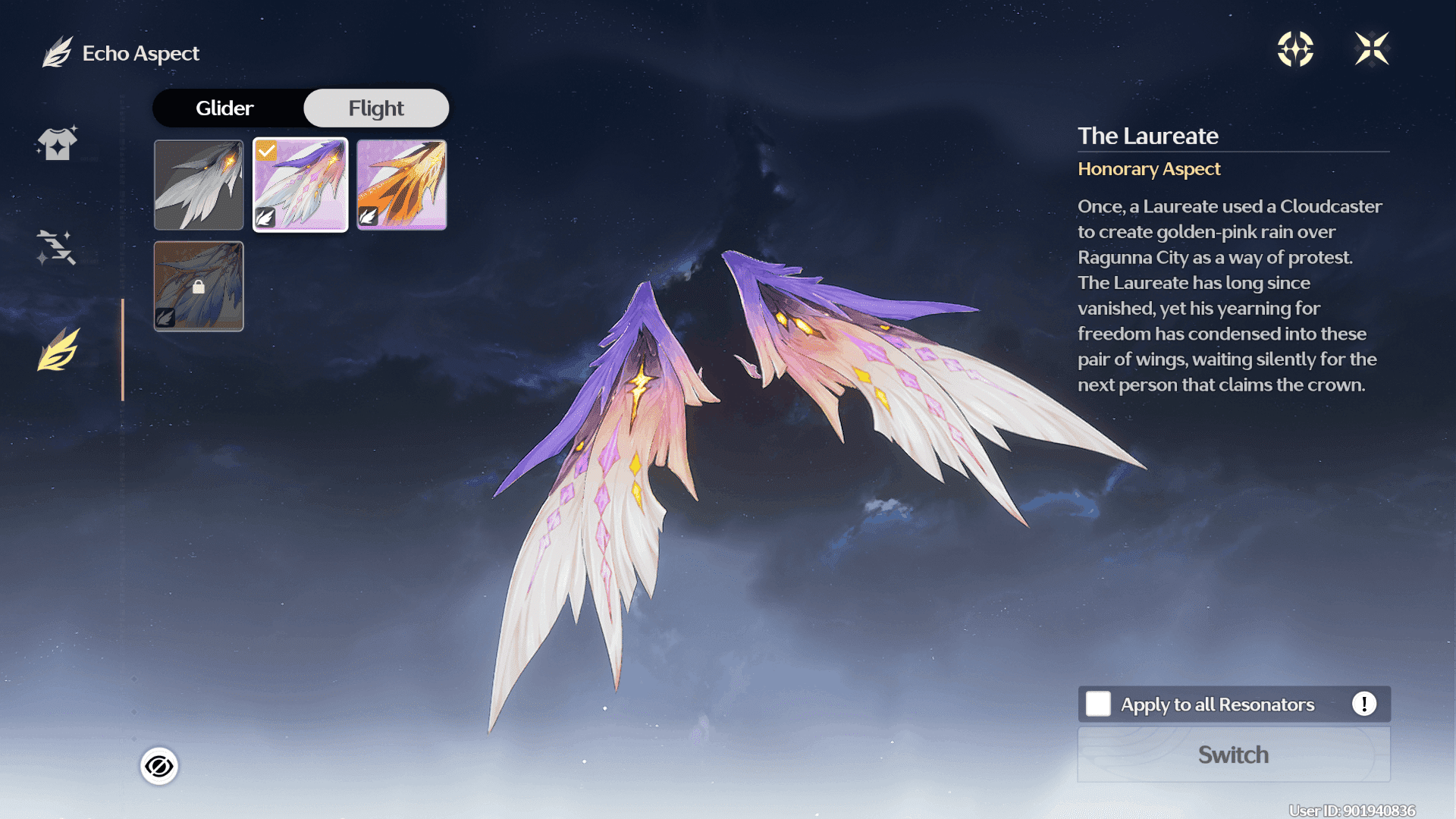Close the Echo Aspect screen
This screenshot has height=819, width=1456.
[1372, 49]
